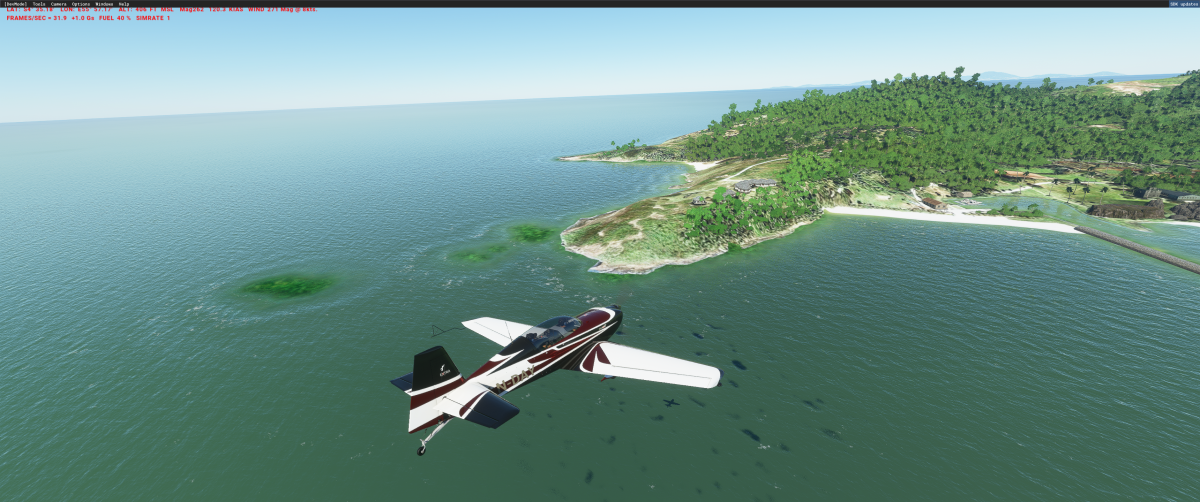This screenshot has width=1200, height=502.
Task: Open the DevMode menu
Action: [x=15, y=4]
